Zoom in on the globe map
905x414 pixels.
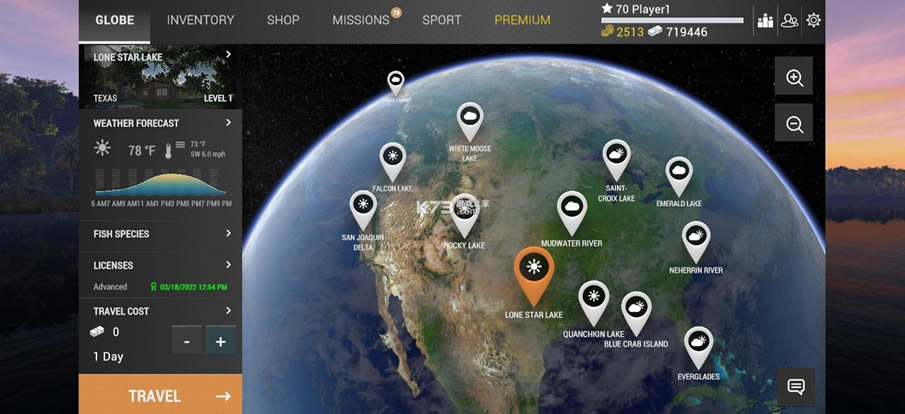[794, 78]
